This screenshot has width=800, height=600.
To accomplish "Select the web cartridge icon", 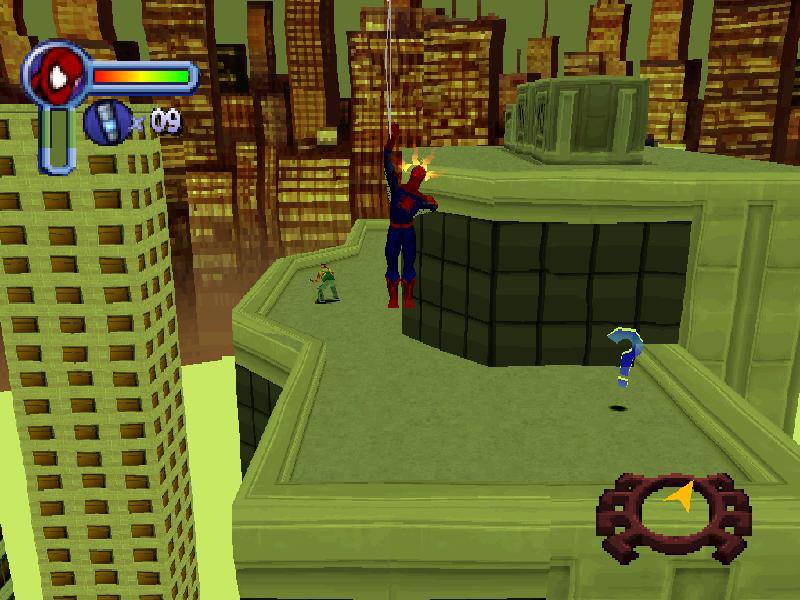I will click(x=104, y=123).
